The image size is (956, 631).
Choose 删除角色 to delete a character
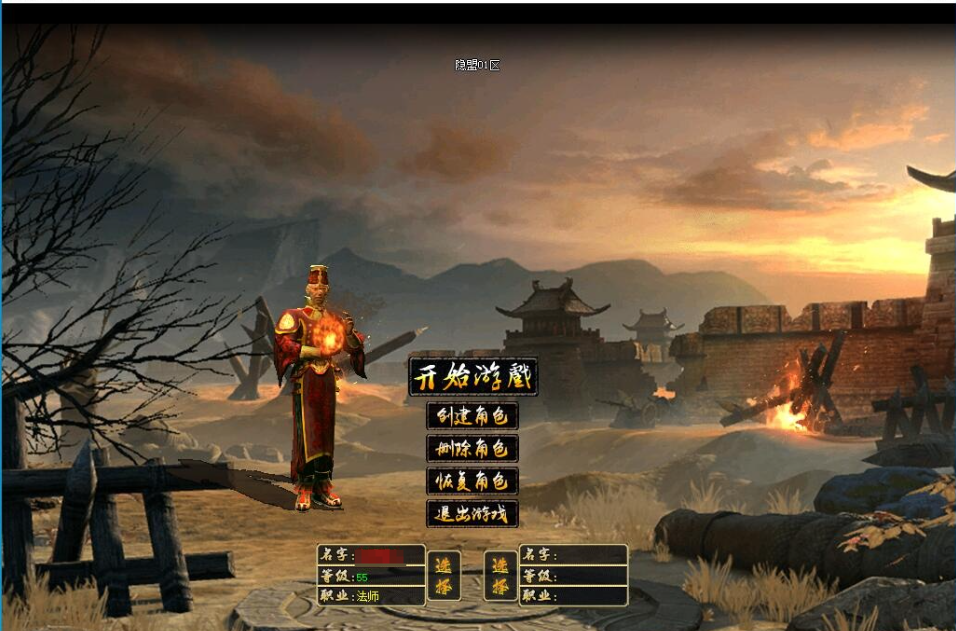472,448
